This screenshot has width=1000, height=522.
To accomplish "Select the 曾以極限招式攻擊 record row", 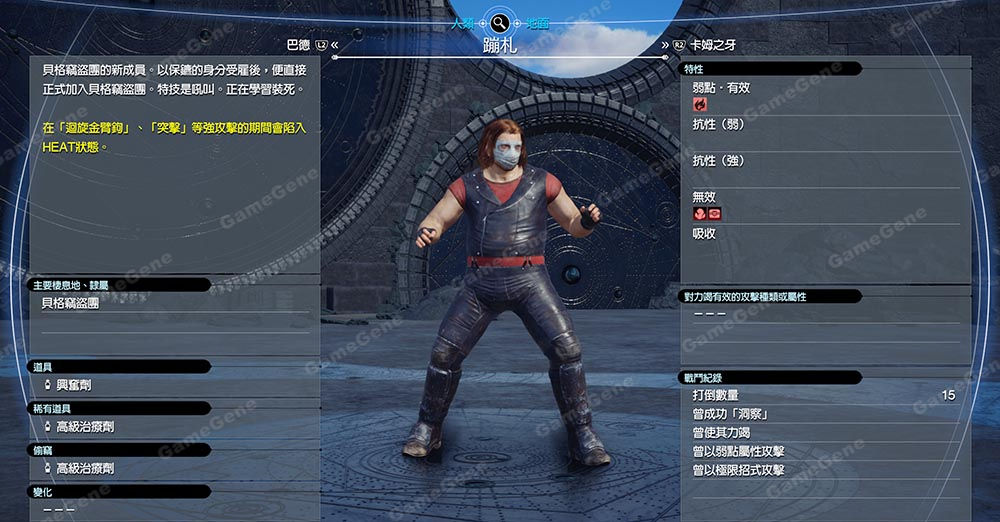I will click(x=823, y=470).
